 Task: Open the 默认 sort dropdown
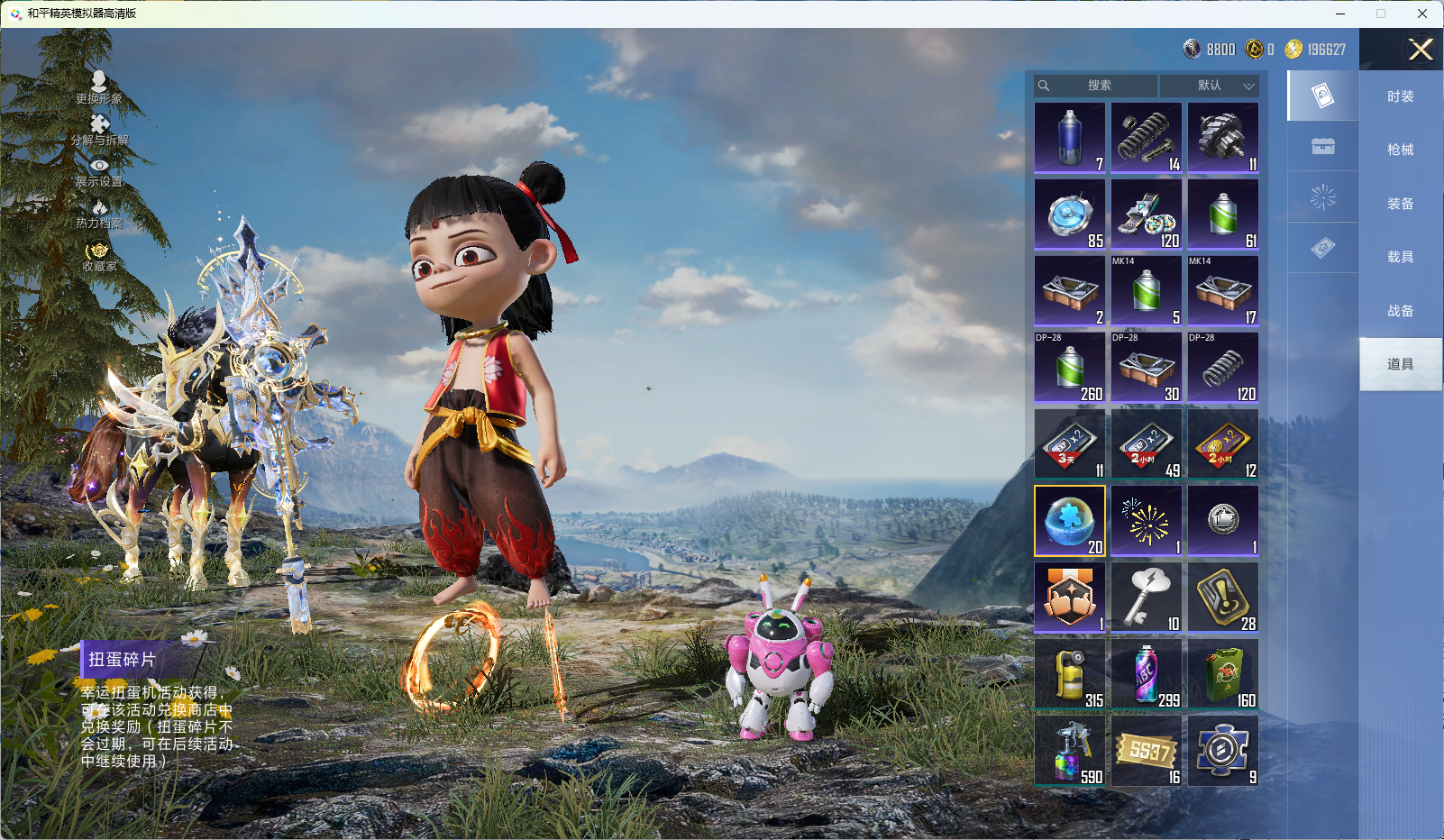coord(1211,86)
